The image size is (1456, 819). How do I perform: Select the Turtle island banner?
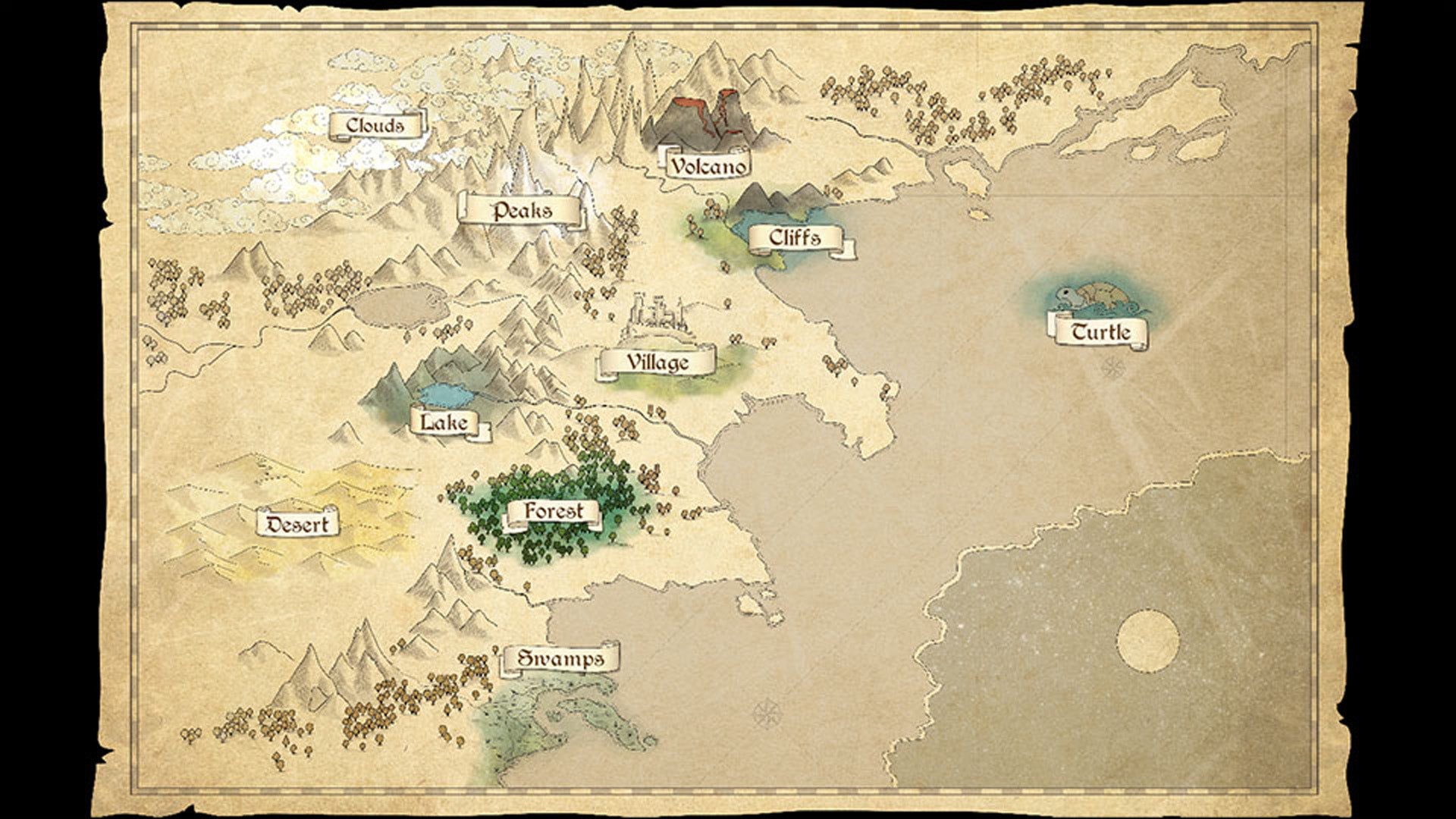click(1100, 331)
